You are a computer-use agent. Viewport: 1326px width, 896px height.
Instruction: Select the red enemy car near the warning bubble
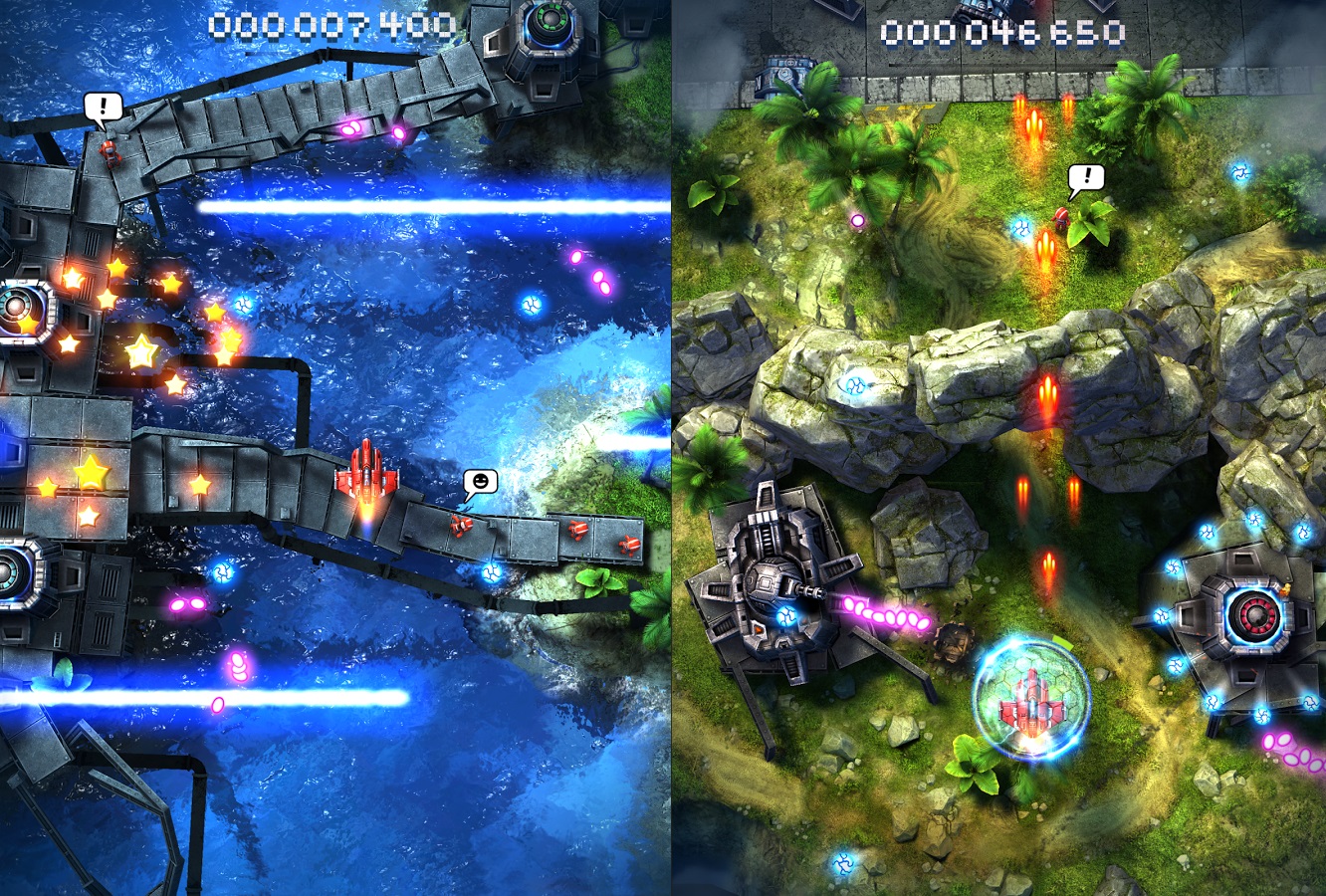(x=110, y=149)
